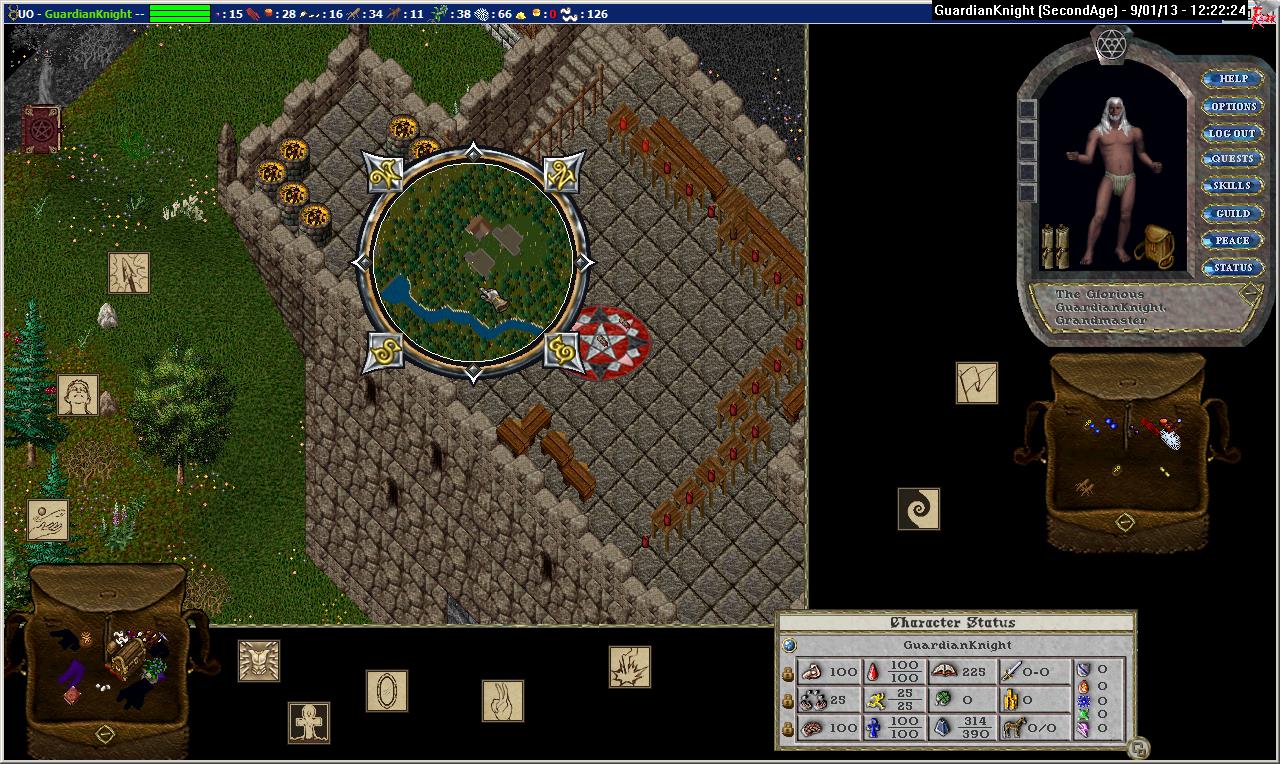Image resolution: width=1280 pixels, height=764 pixels.
Task: Minimize the Character Status window
Action: pyautogui.click(x=1137, y=747)
